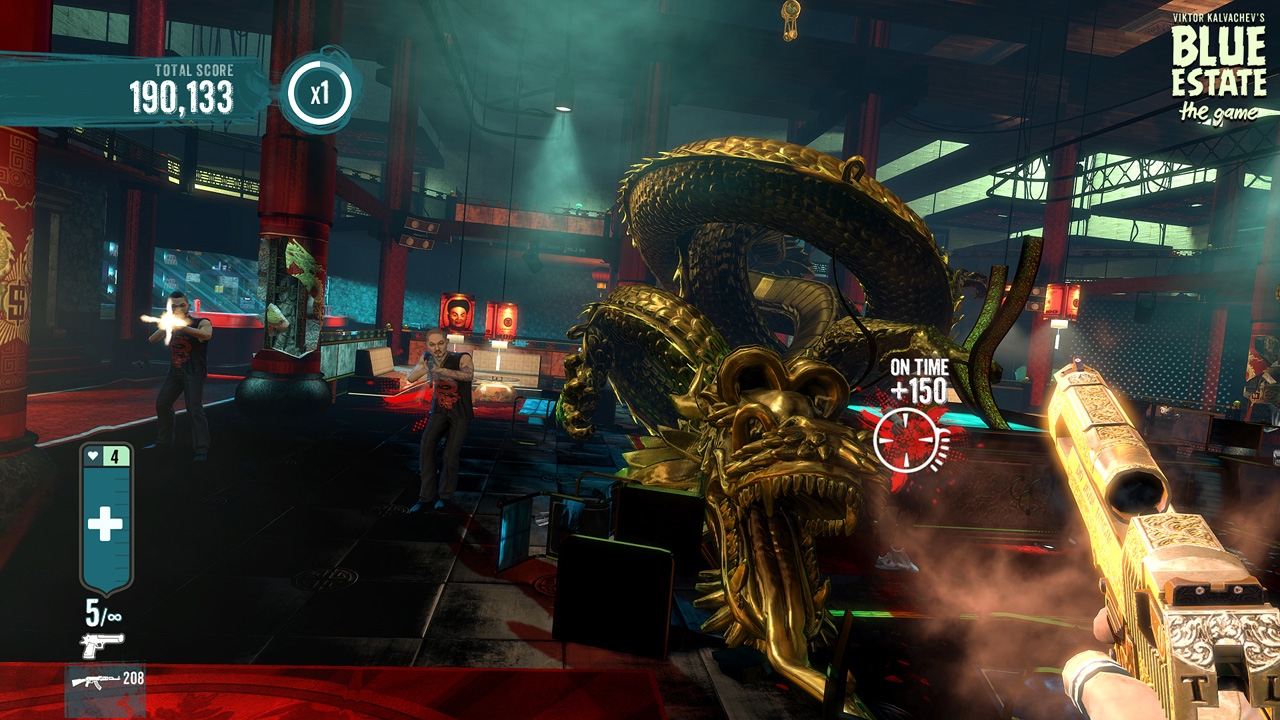Click the white cross health kit gauge
Screen dimensions: 1280x720
[105, 523]
